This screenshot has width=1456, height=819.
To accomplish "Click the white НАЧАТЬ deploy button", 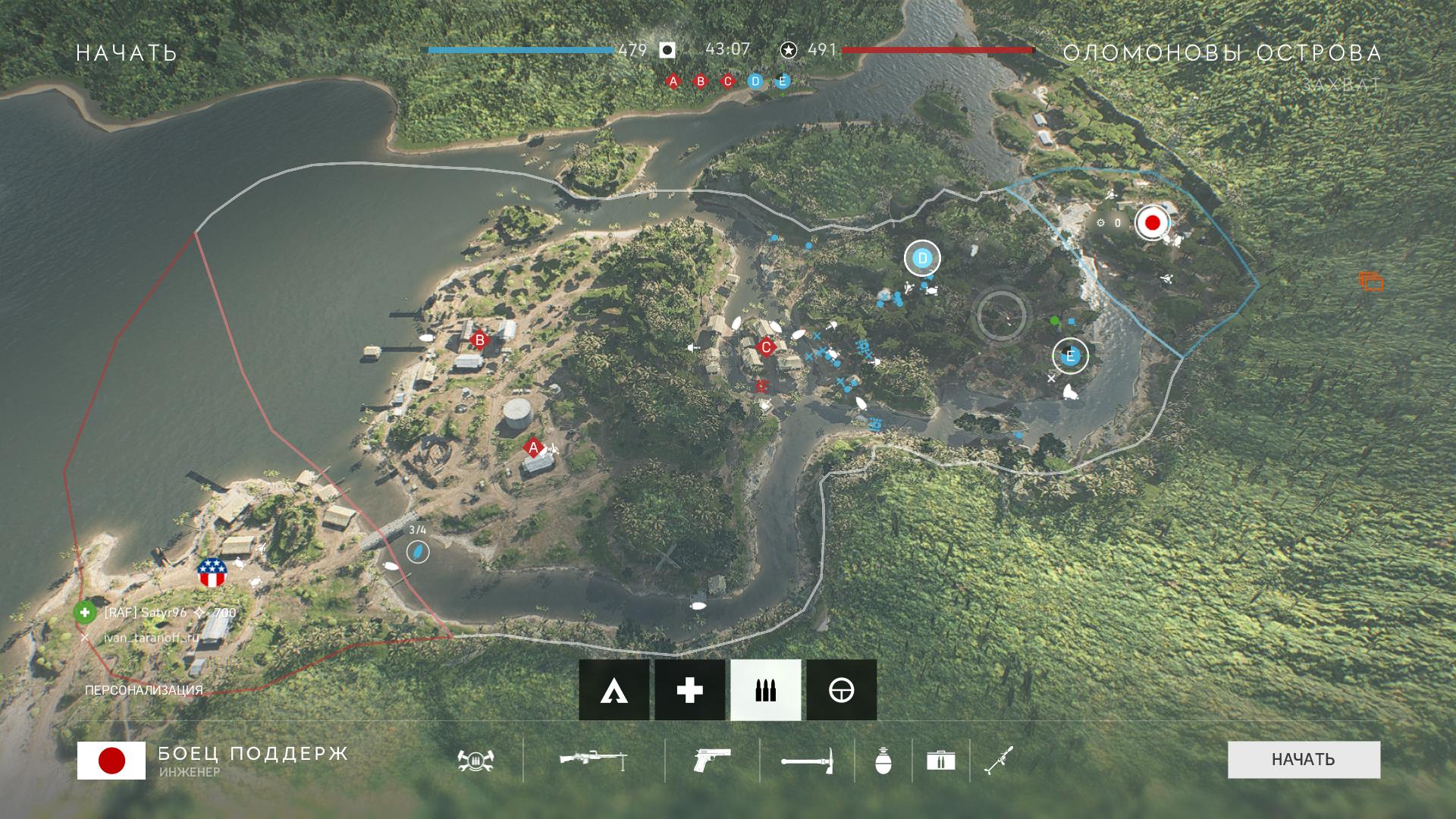I will coord(1304,759).
